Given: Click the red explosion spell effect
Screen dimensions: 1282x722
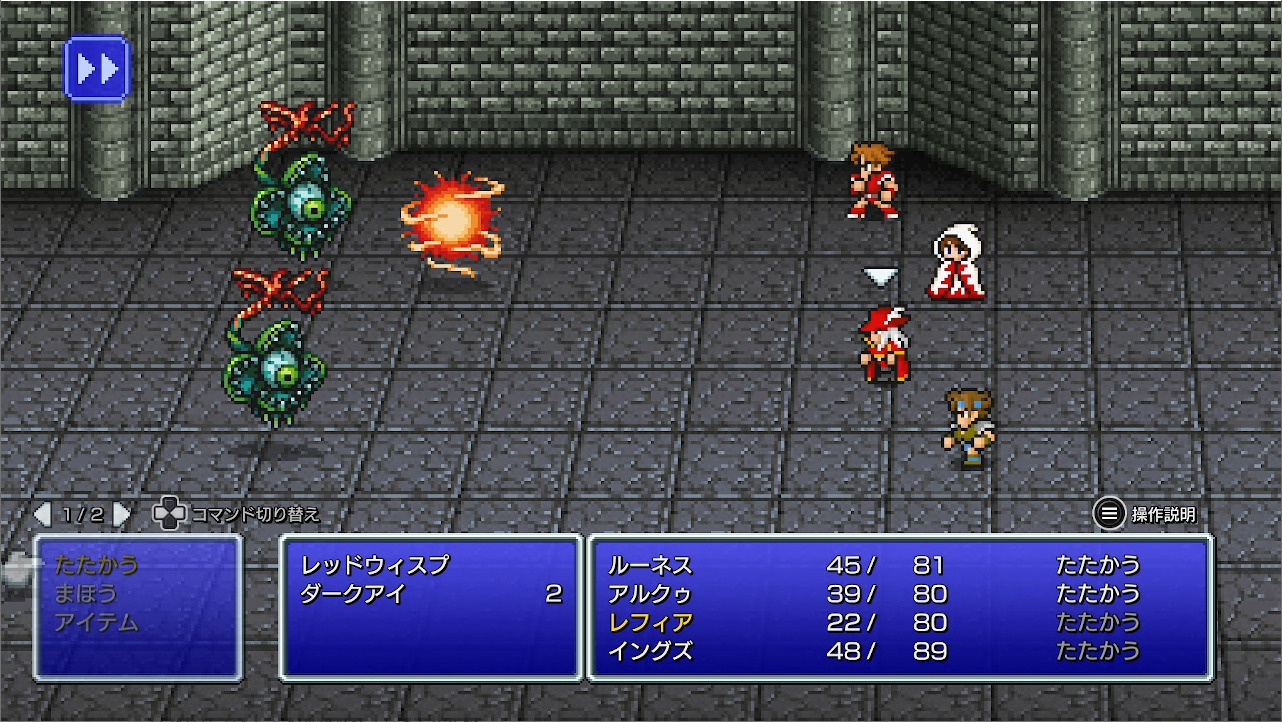Looking at the screenshot, I should coord(453,218).
